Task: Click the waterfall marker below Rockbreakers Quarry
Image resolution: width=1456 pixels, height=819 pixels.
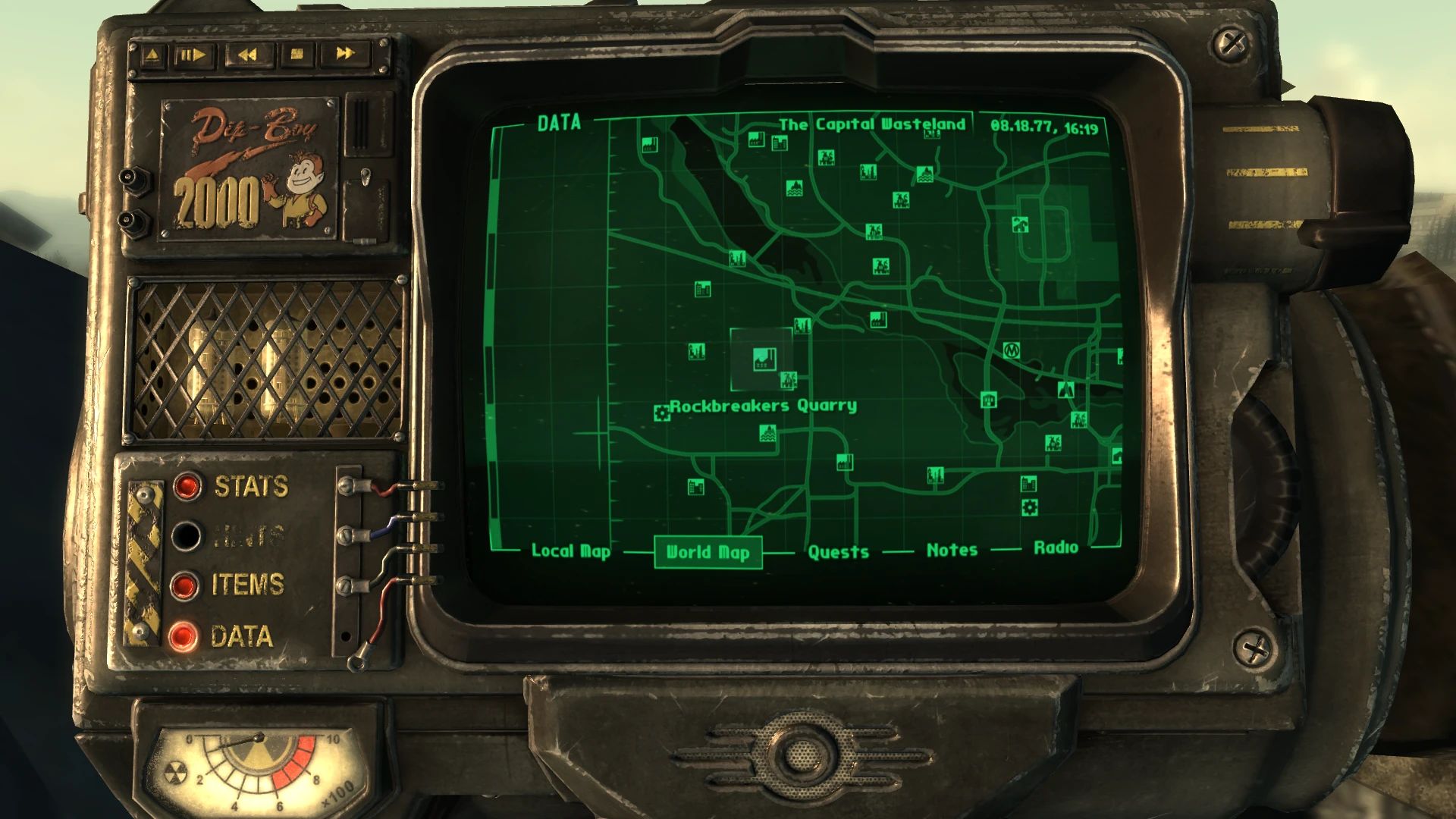Action: (768, 433)
